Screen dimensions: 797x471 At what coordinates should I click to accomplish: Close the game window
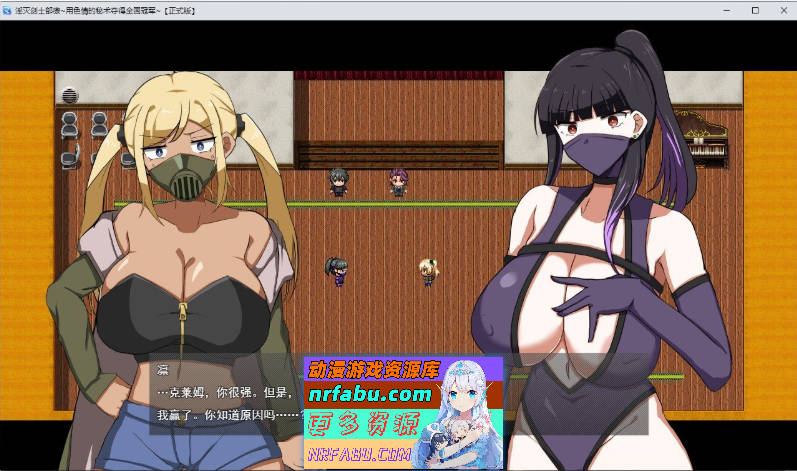click(x=783, y=10)
